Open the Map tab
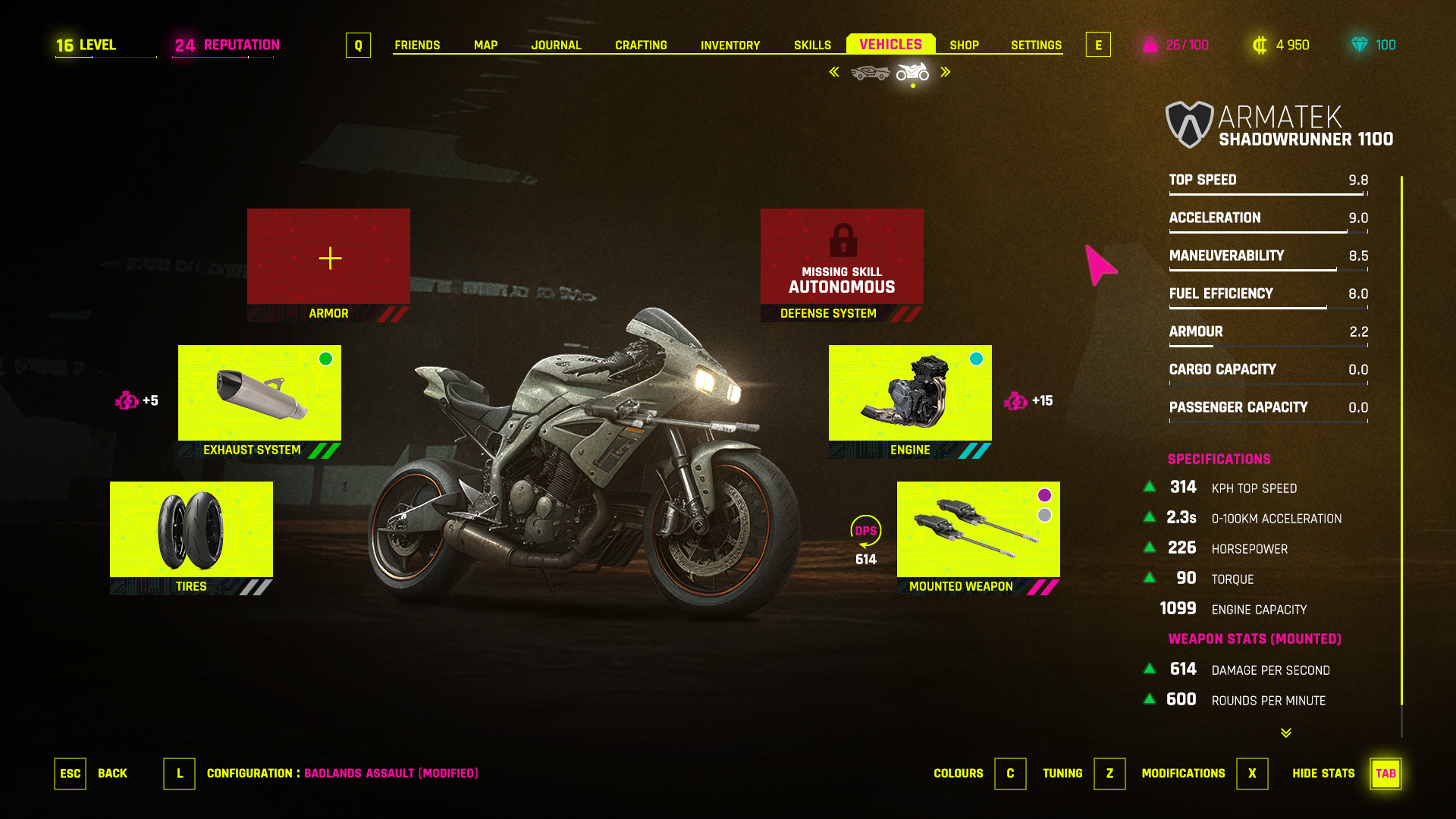The width and height of the screenshot is (1456, 819). 485,45
